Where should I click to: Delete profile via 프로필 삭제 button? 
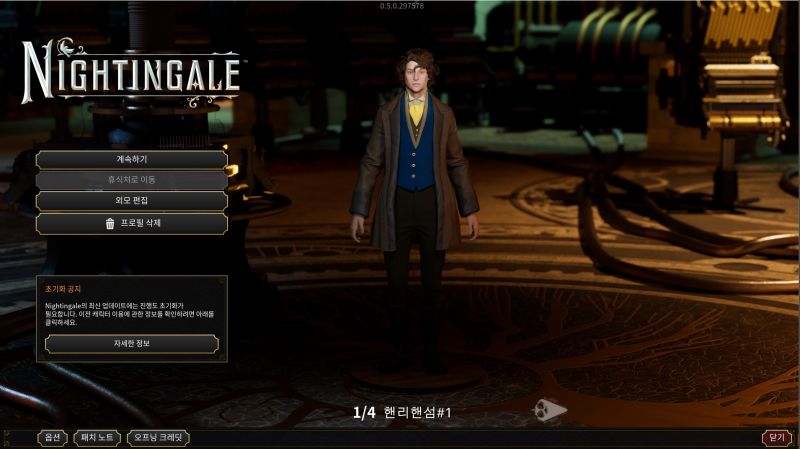pyautogui.click(x=131, y=223)
